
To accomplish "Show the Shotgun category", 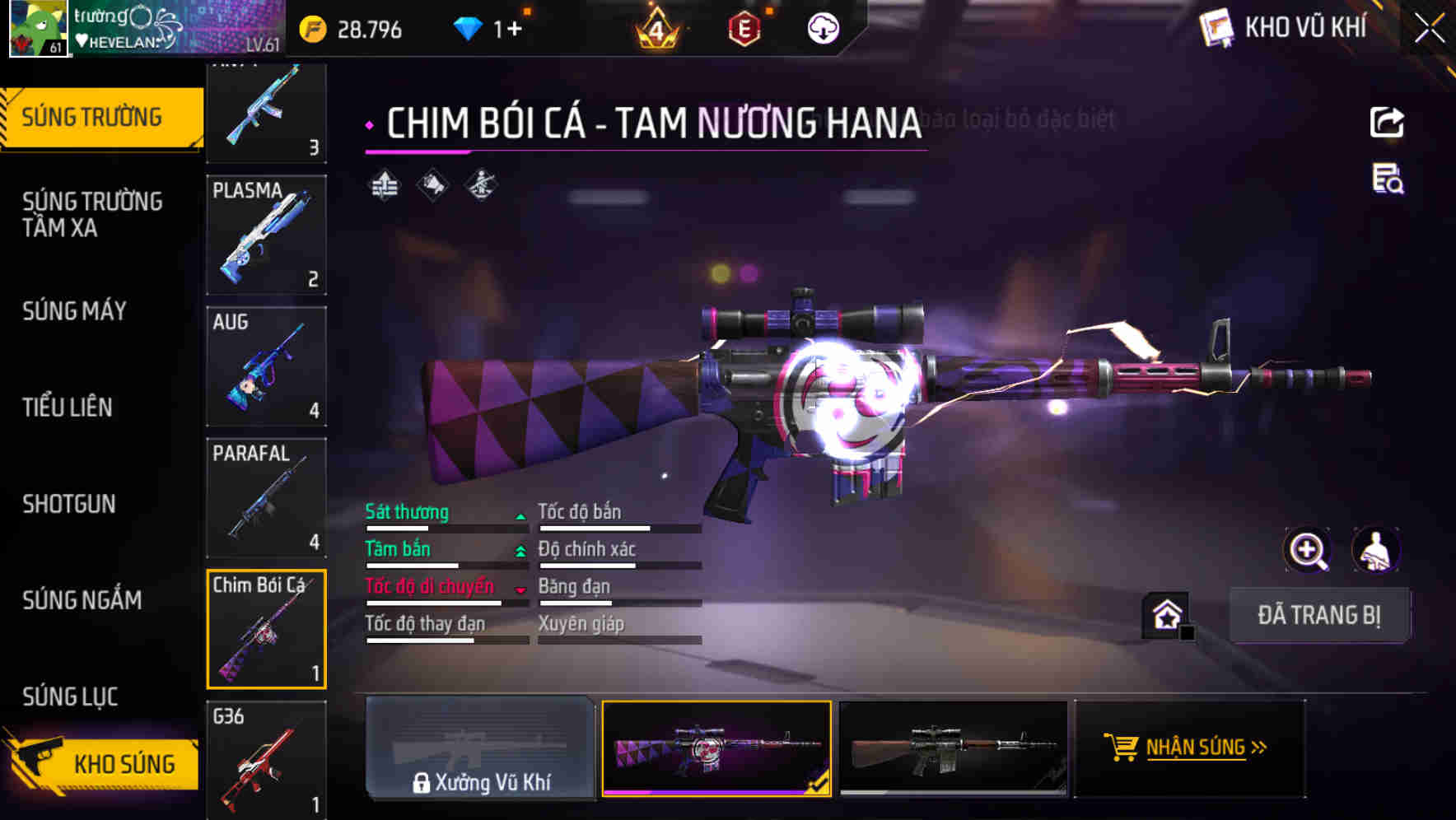I will click(x=69, y=504).
